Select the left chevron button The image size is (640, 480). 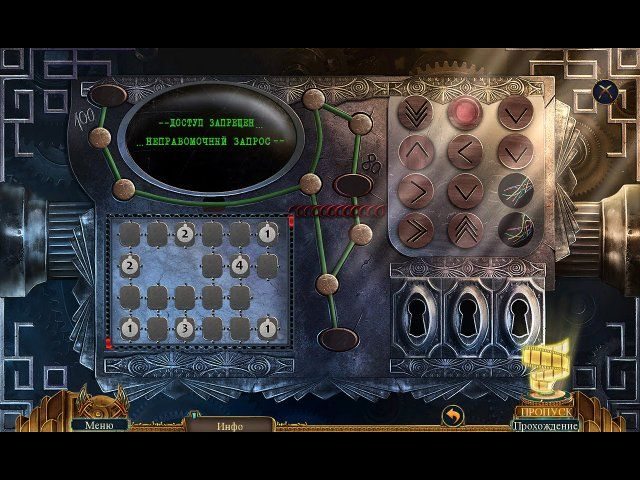coord(464,152)
